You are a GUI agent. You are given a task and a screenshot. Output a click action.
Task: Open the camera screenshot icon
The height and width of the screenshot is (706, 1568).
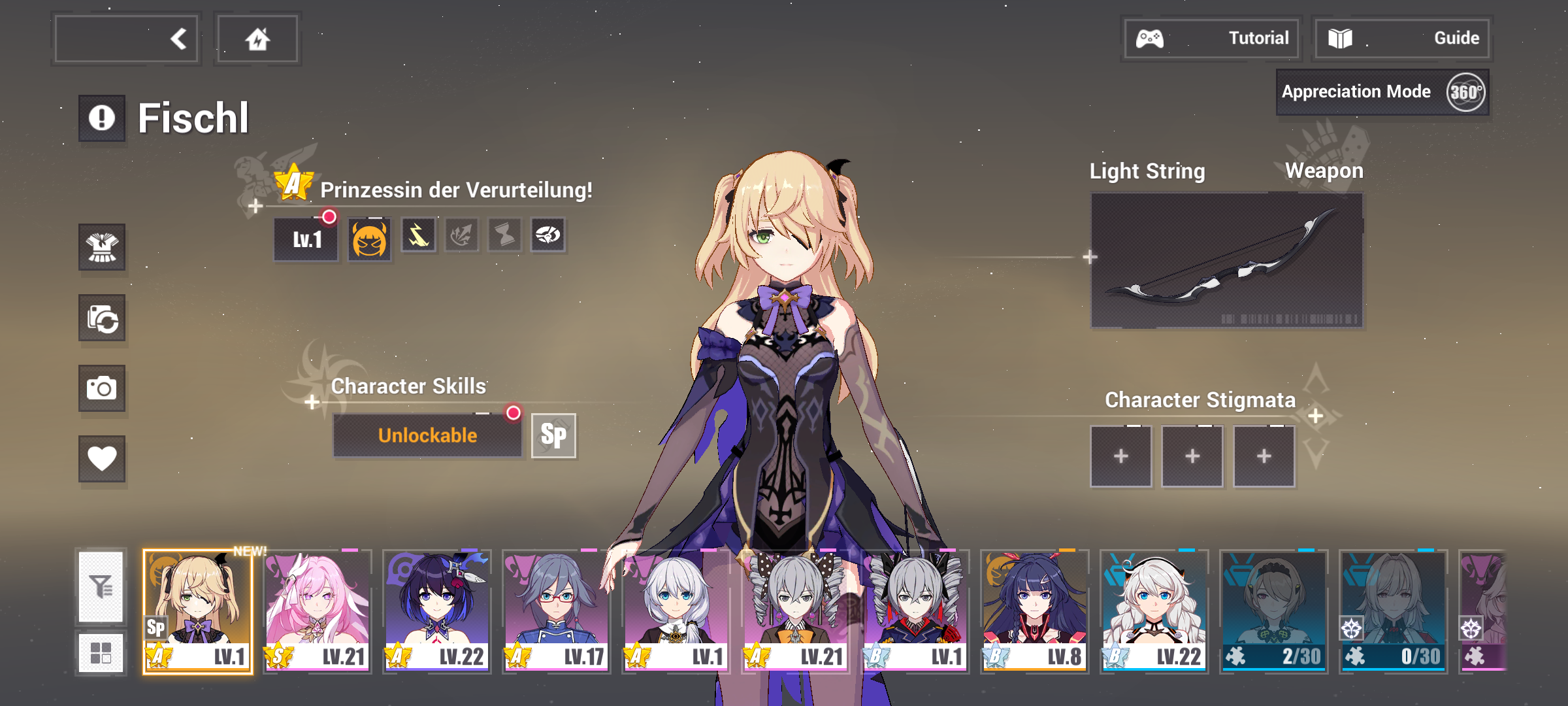pos(101,389)
